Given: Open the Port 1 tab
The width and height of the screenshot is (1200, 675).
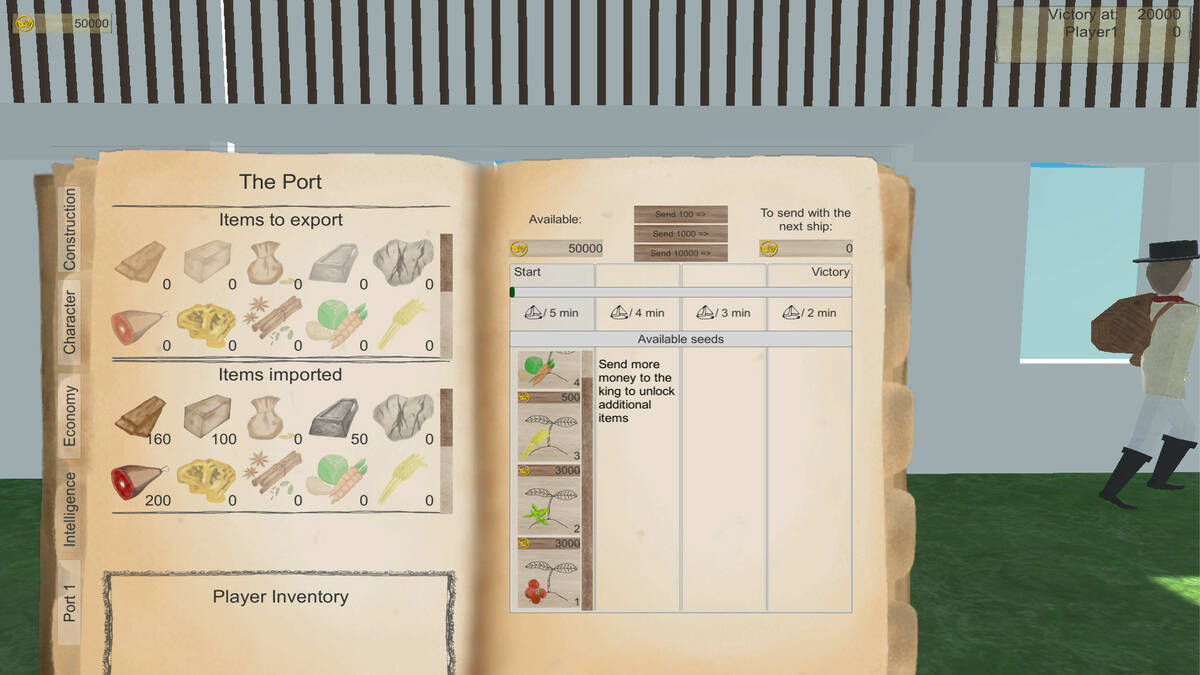Looking at the screenshot, I should 70,603.
